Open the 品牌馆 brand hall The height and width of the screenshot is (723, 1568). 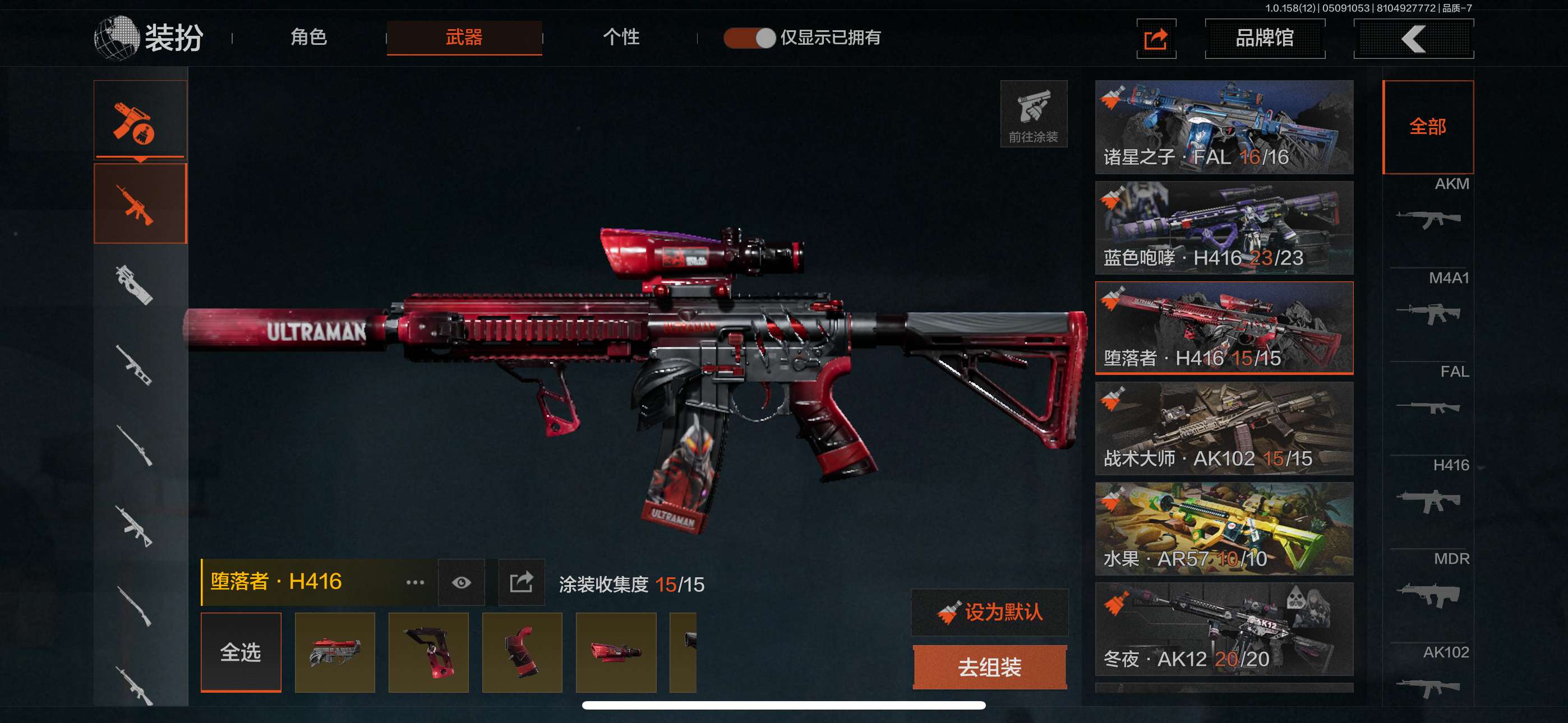(1264, 38)
